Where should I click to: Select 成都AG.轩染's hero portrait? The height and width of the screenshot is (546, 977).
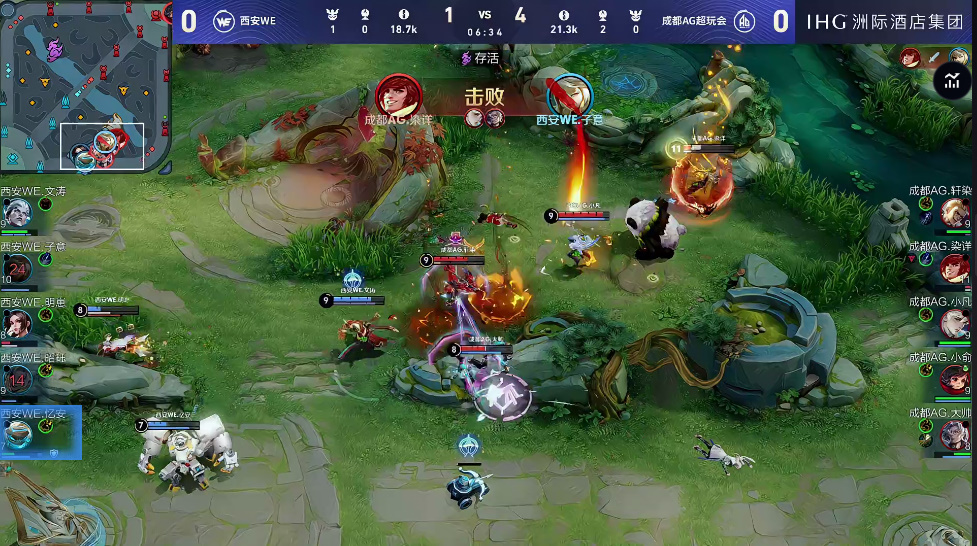coord(955,212)
